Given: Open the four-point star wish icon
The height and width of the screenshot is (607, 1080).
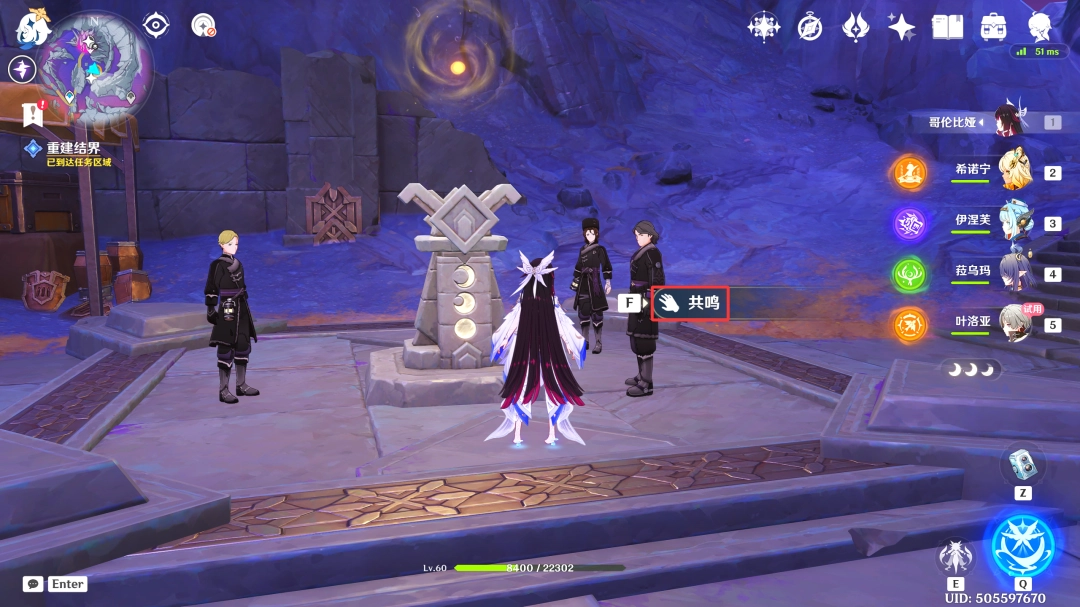Looking at the screenshot, I should 902,27.
